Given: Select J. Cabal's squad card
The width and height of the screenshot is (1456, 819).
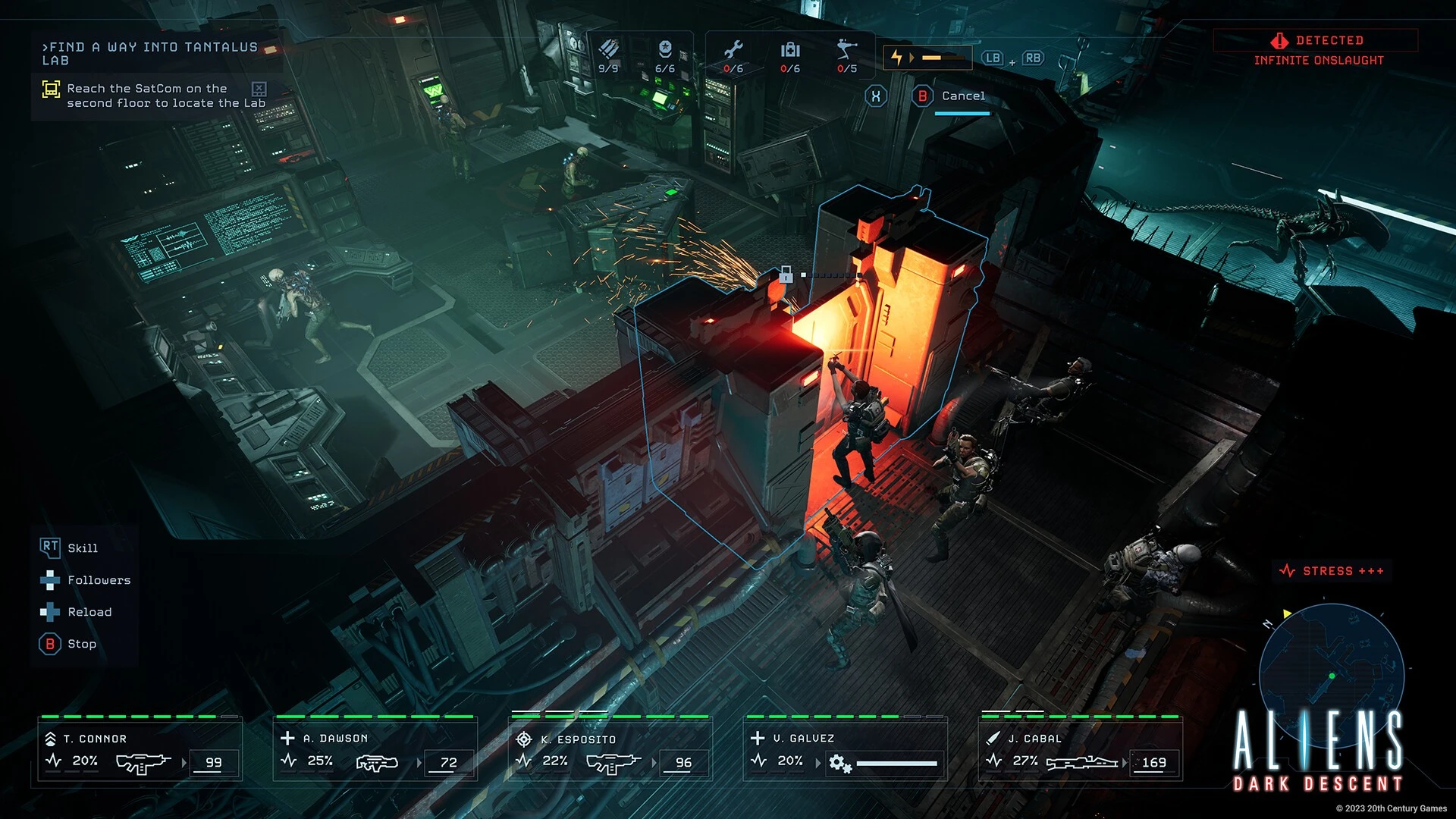Looking at the screenshot, I should click(1081, 750).
